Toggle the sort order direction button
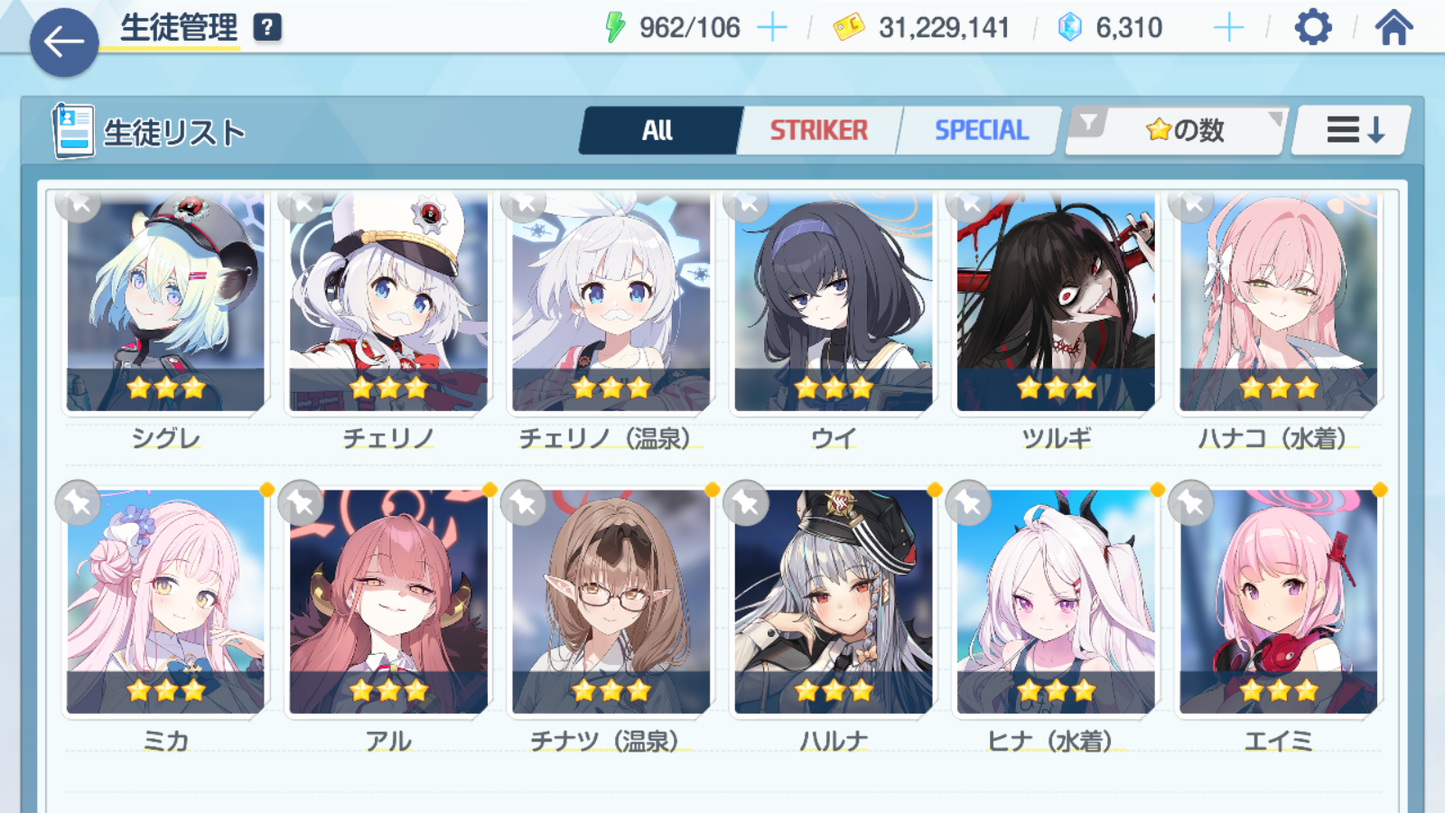1445x813 pixels. point(1352,130)
